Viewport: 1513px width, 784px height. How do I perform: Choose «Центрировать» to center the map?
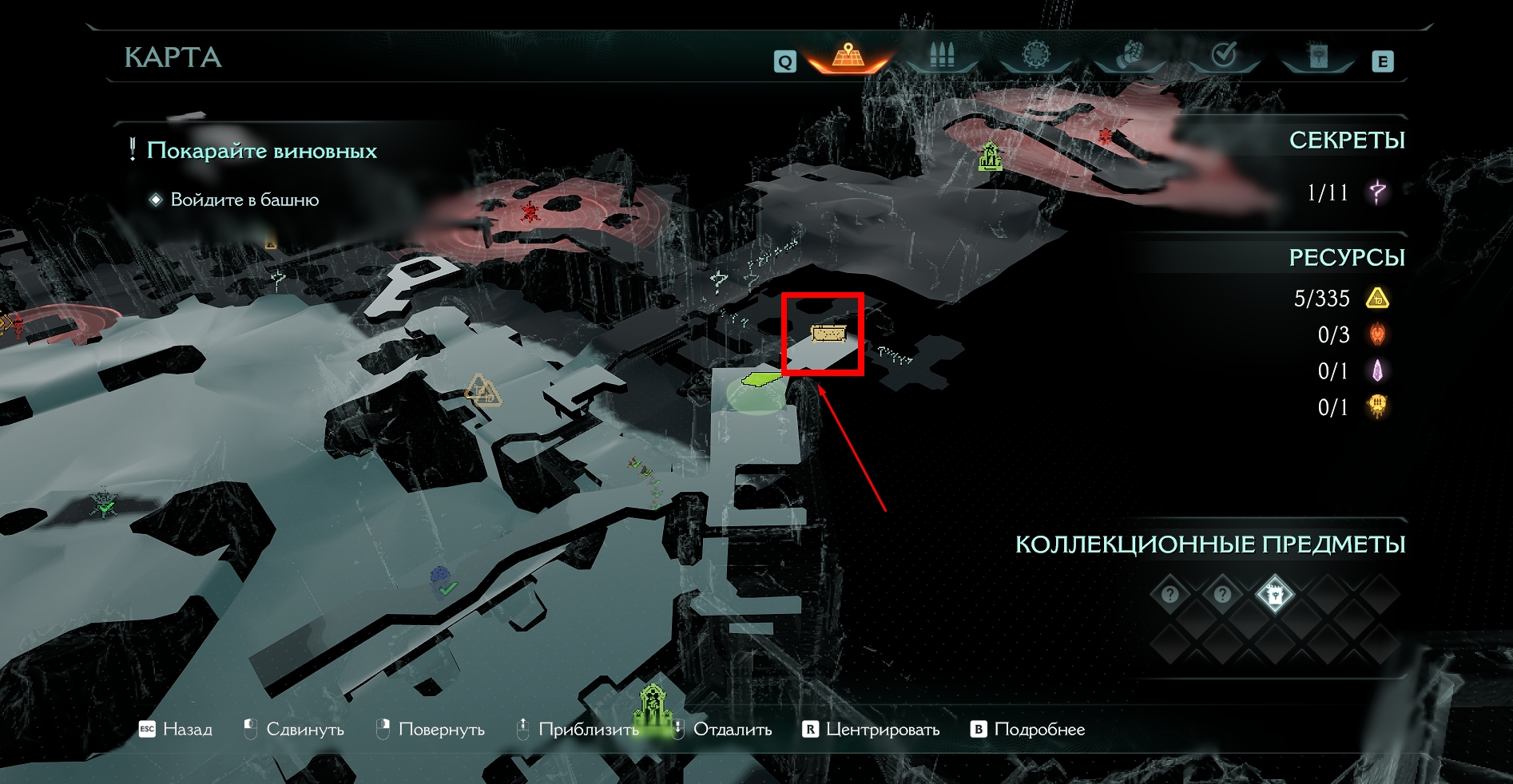coord(872,729)
